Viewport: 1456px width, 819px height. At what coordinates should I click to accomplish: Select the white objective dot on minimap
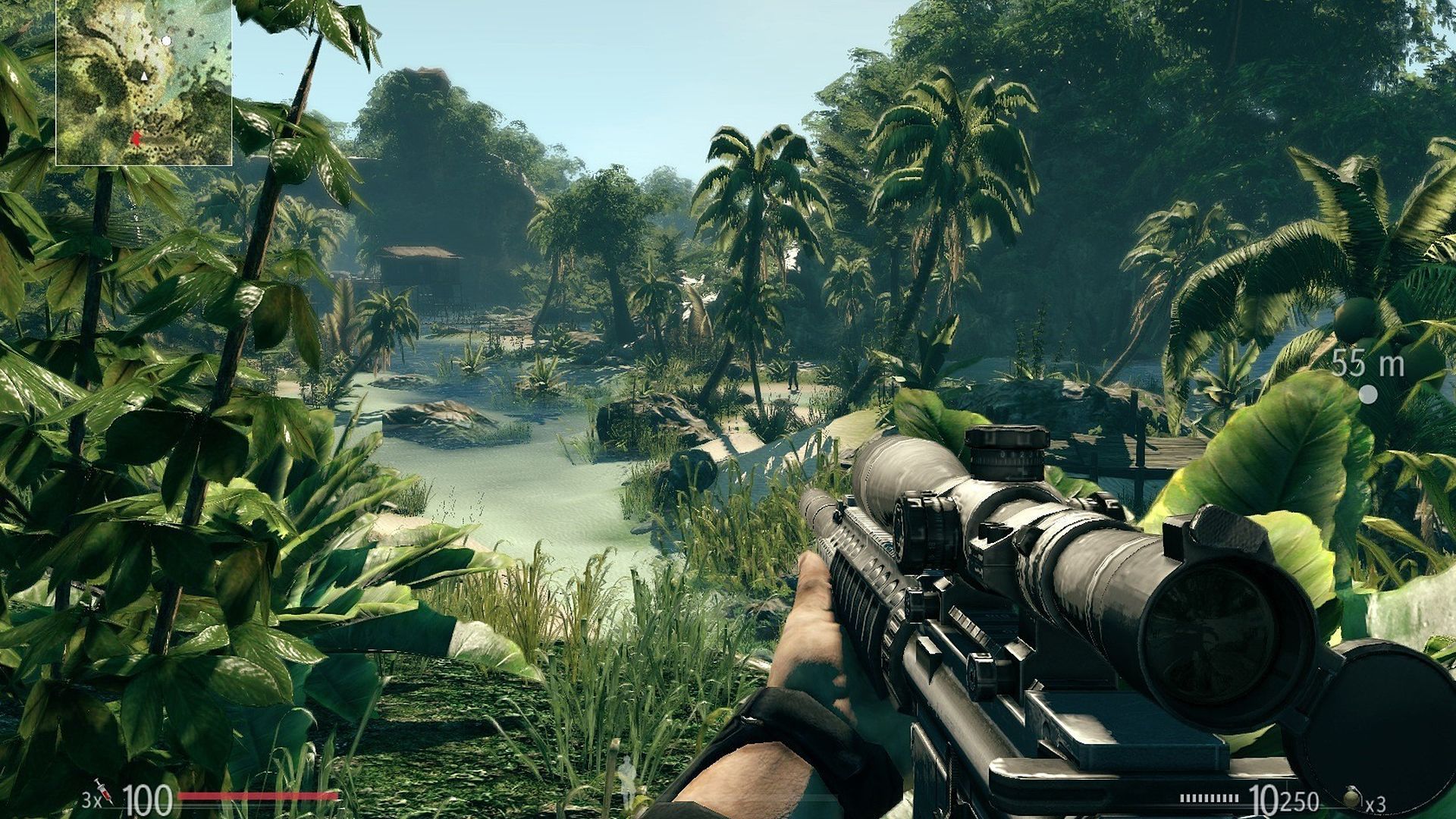point(166,40)
